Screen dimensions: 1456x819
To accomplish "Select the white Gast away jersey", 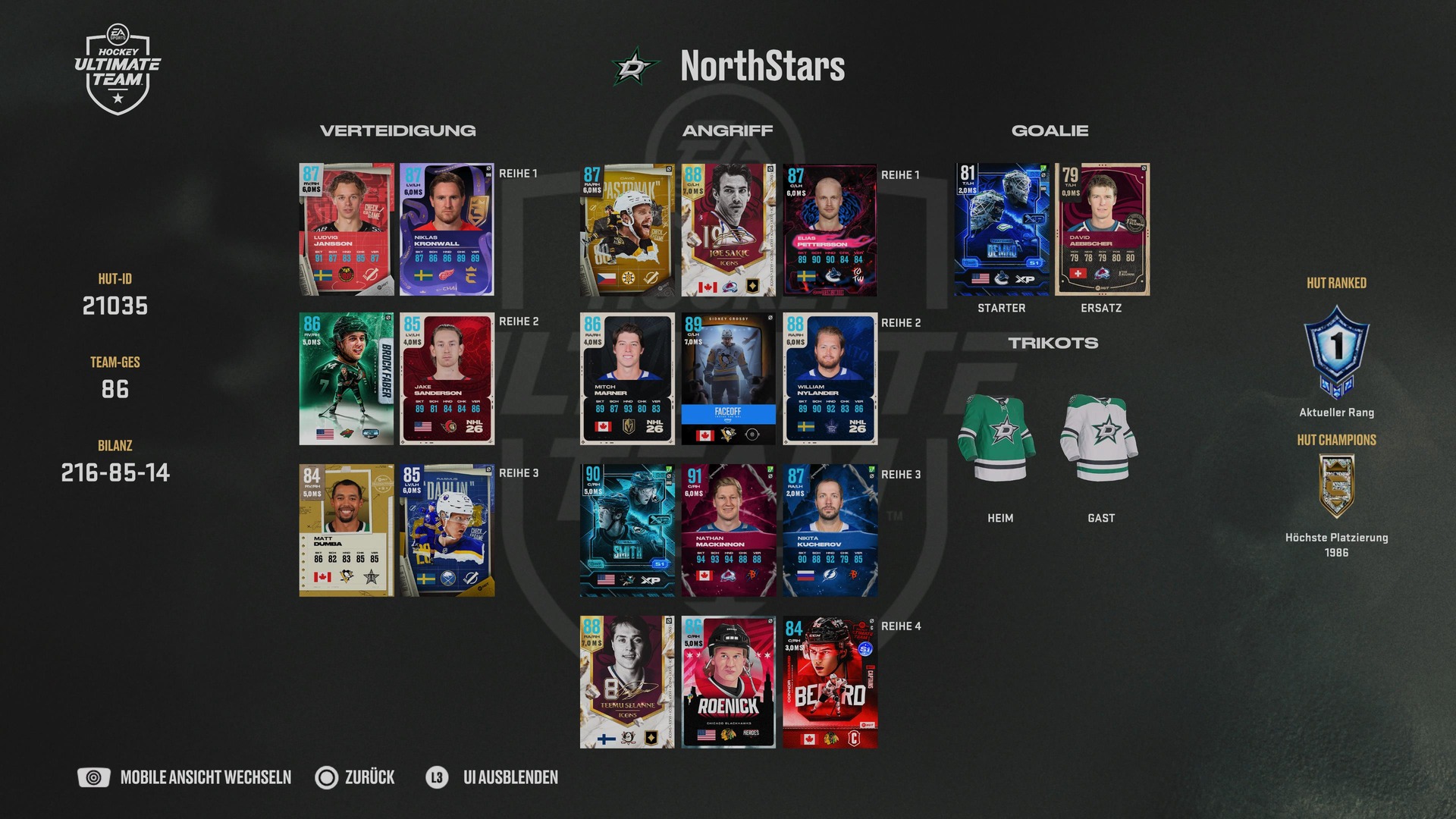I will 1101,438.
